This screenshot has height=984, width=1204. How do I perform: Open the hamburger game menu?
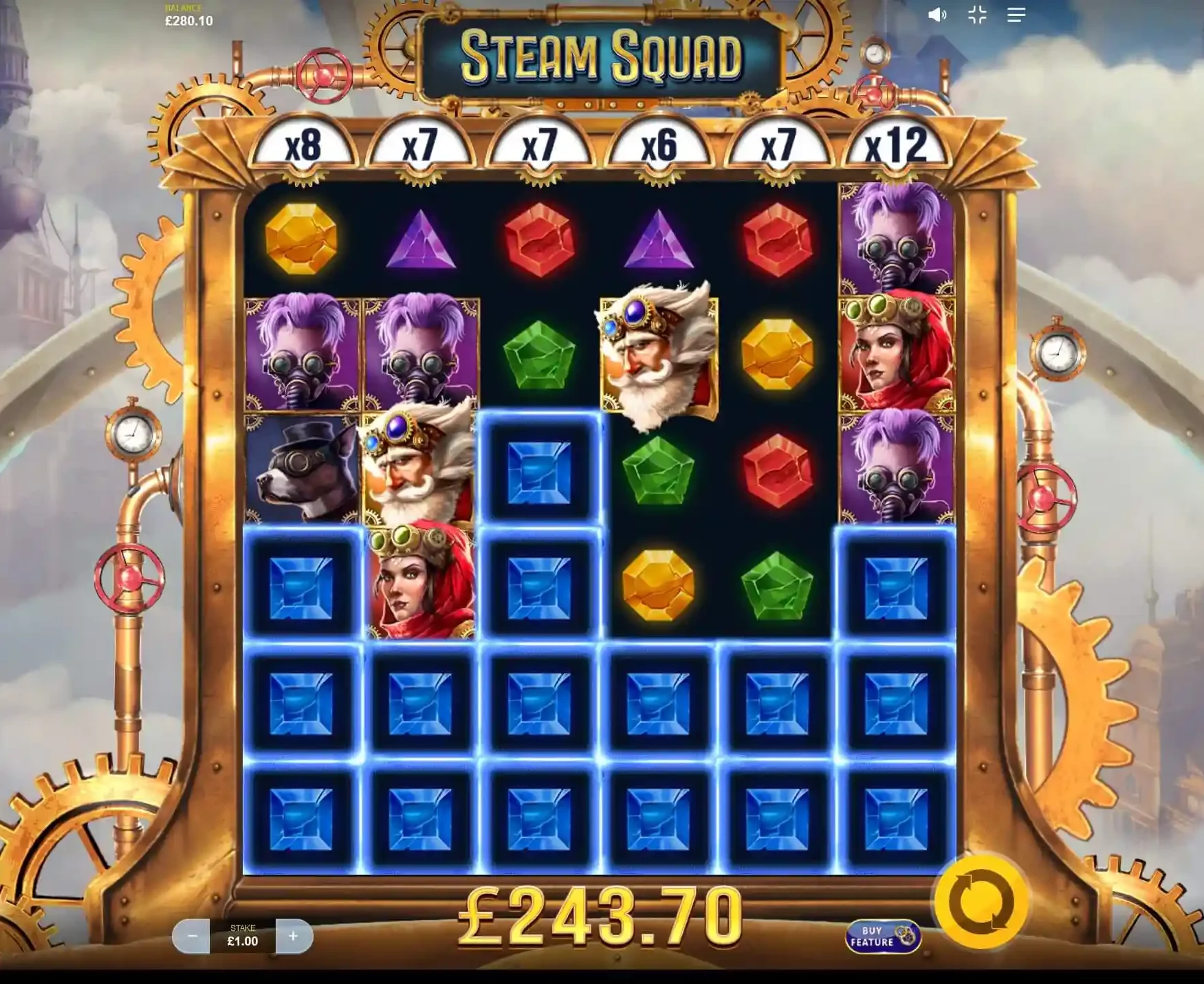[x=1017, y=14]
